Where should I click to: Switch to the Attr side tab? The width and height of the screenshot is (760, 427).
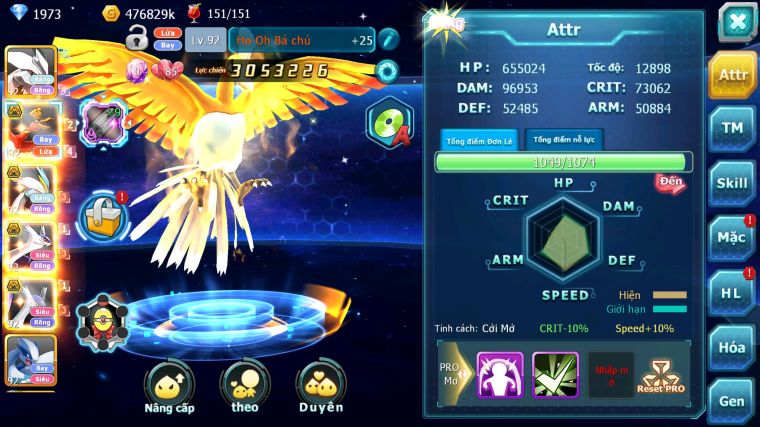click(x=732, y=74)
